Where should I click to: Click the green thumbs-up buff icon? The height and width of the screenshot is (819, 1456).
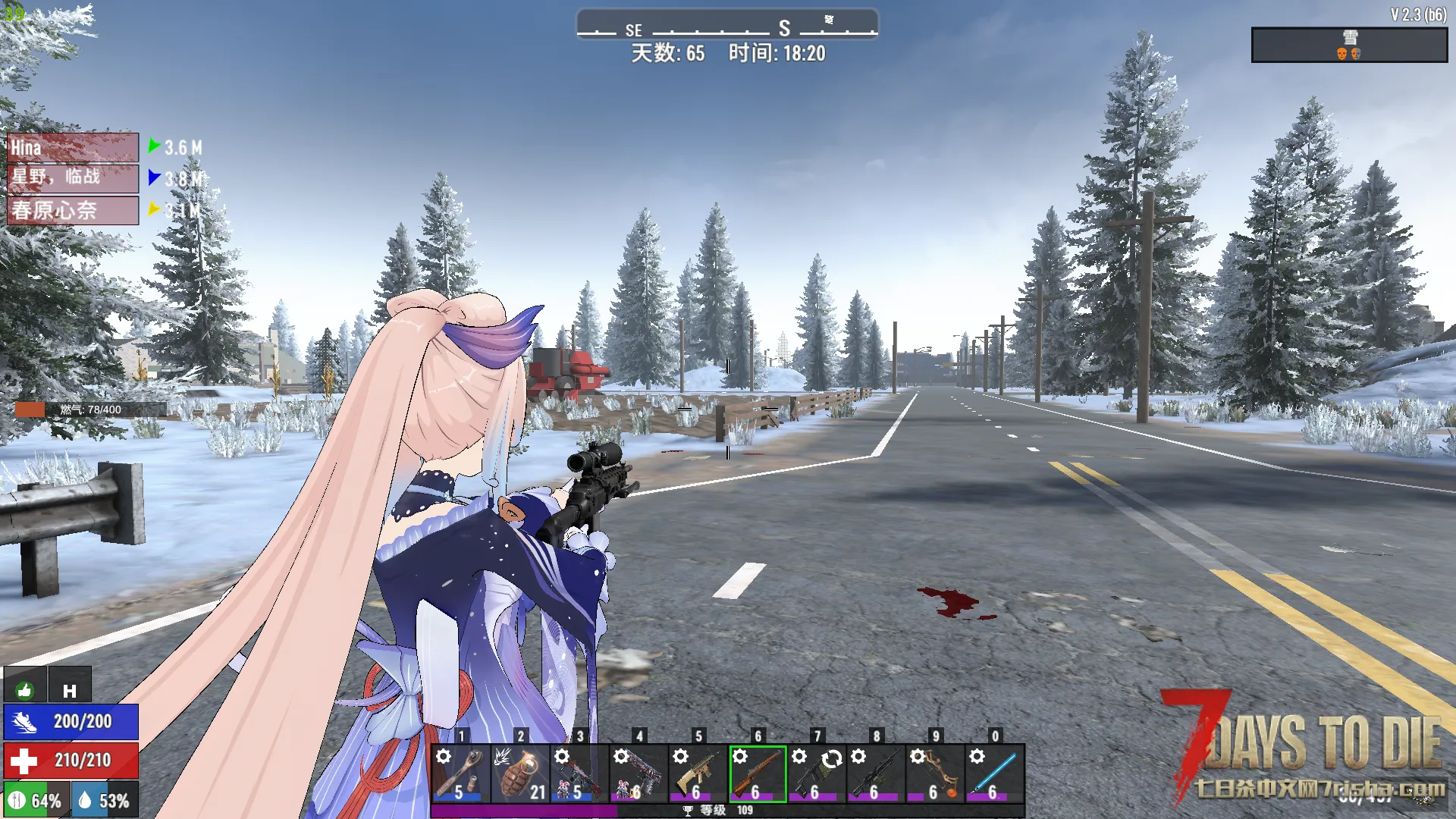[25, 689]
